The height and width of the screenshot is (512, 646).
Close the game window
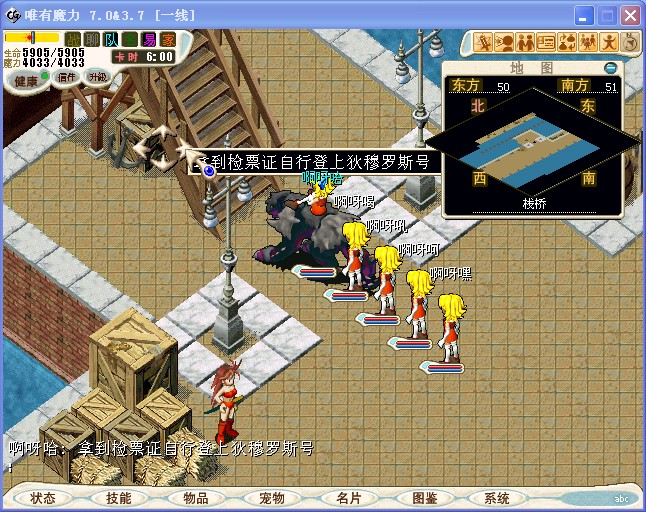(629, 16)
